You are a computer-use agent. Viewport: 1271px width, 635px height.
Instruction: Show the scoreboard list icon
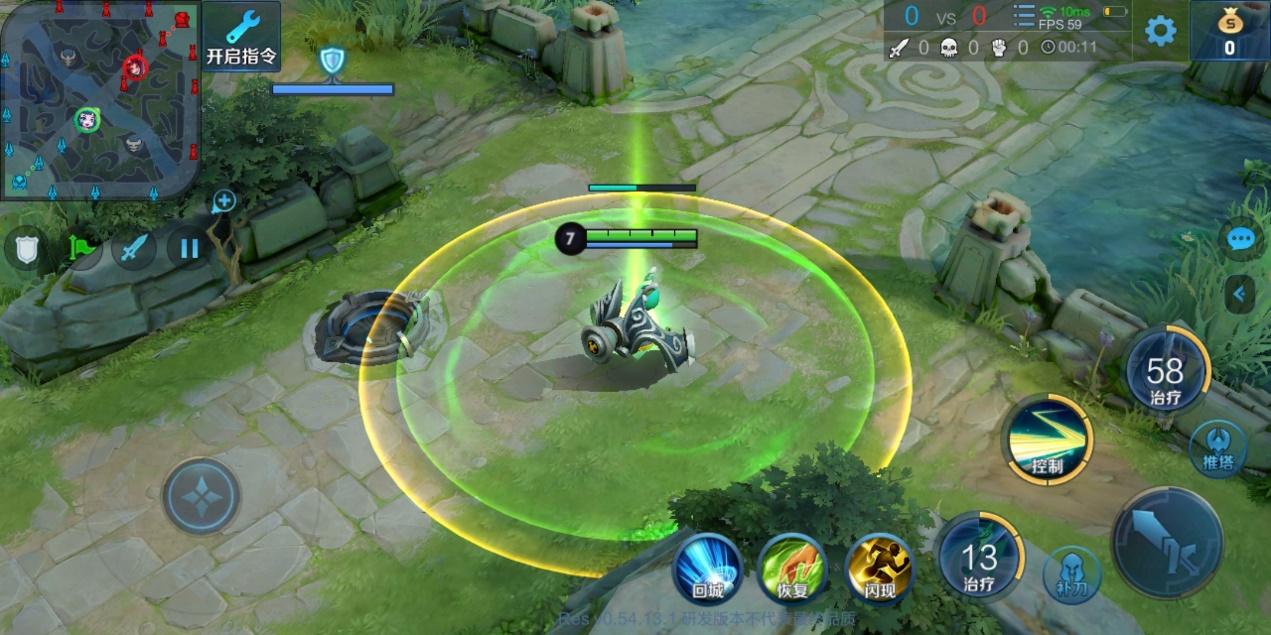pos(1024,17)
